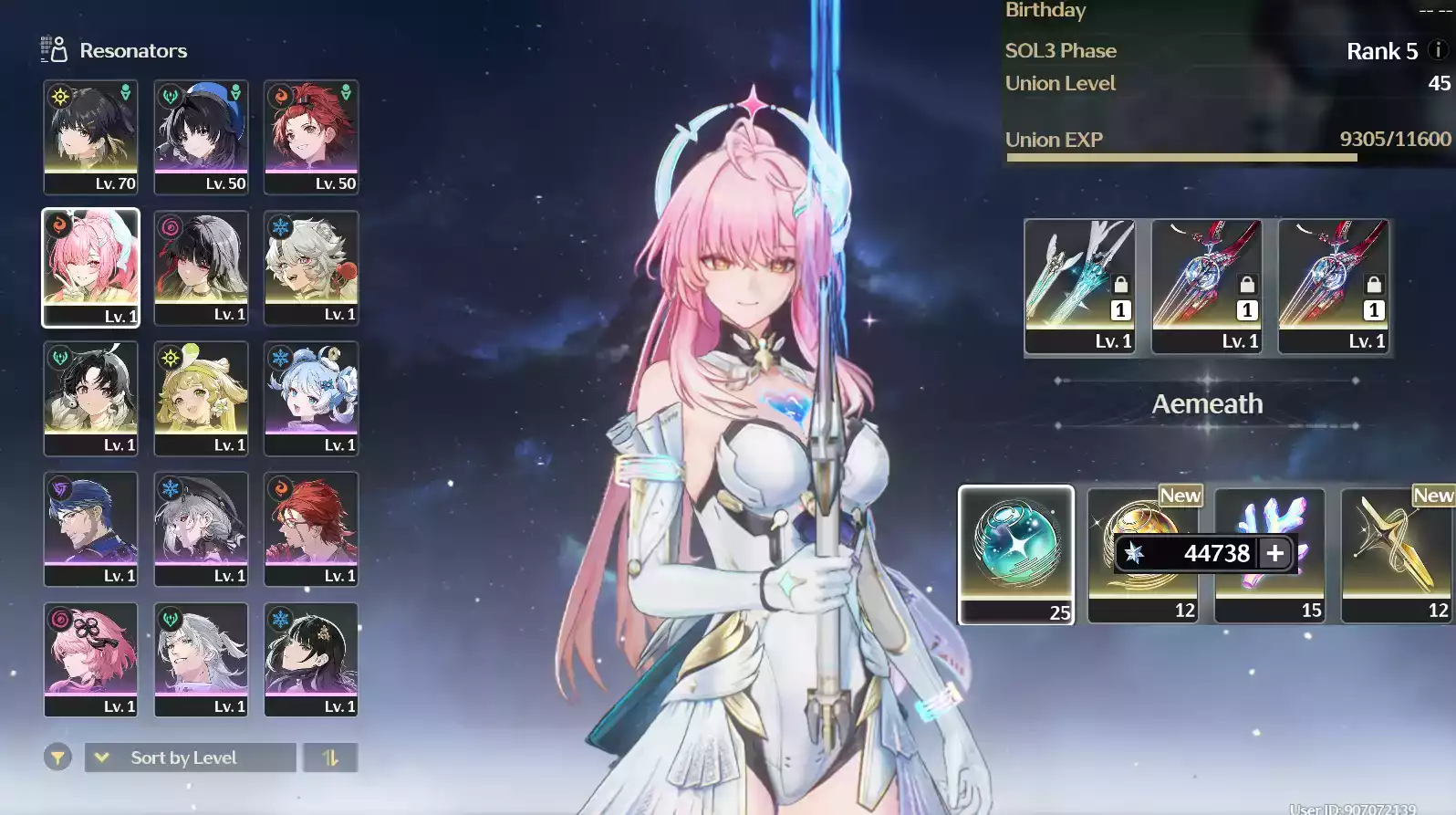Select the golden star item marked New
The height and width of the screenshot is (815, 1456).
click(1396, 554)
